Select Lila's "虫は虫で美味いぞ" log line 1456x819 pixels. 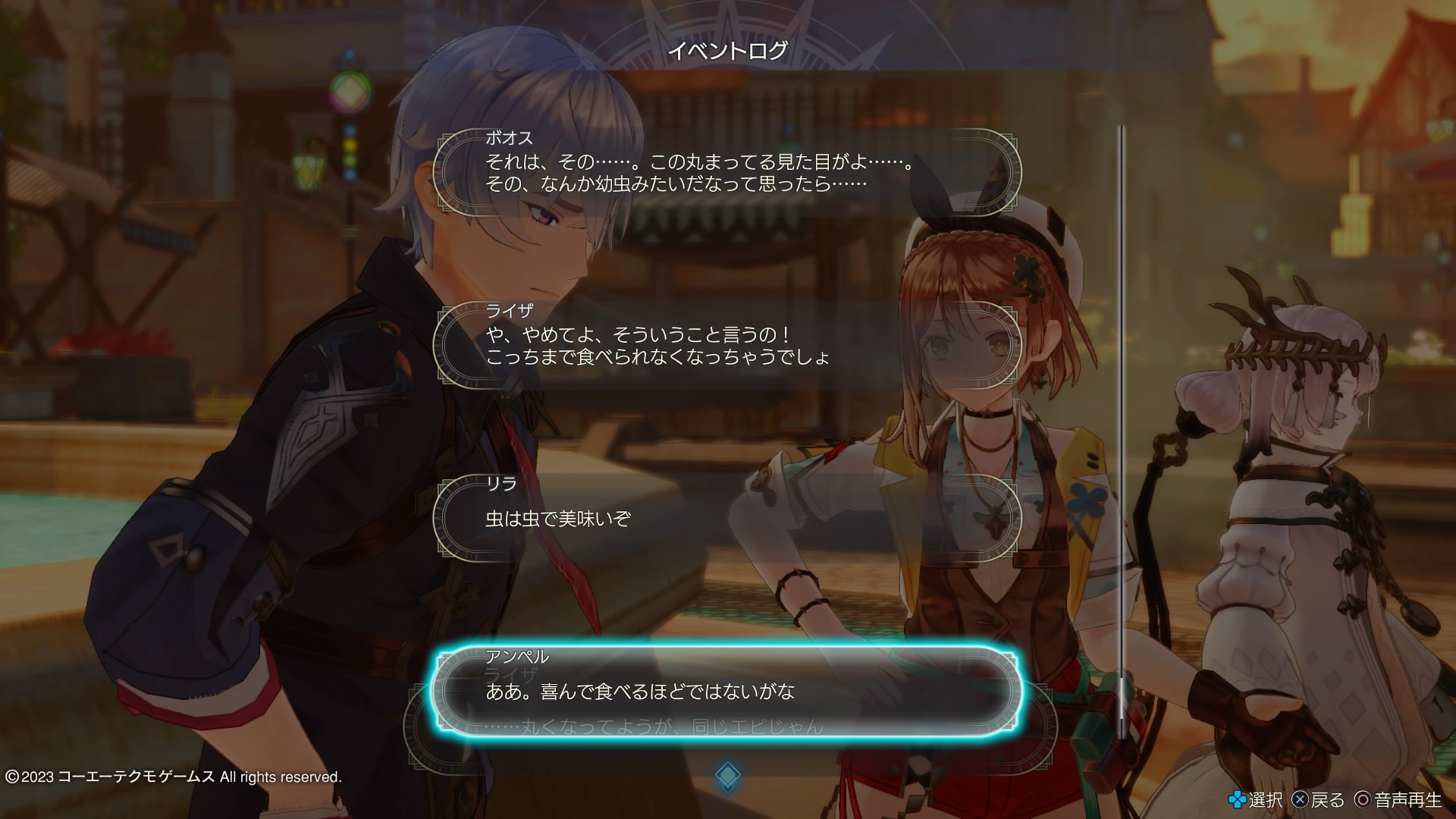coord(726,519)
